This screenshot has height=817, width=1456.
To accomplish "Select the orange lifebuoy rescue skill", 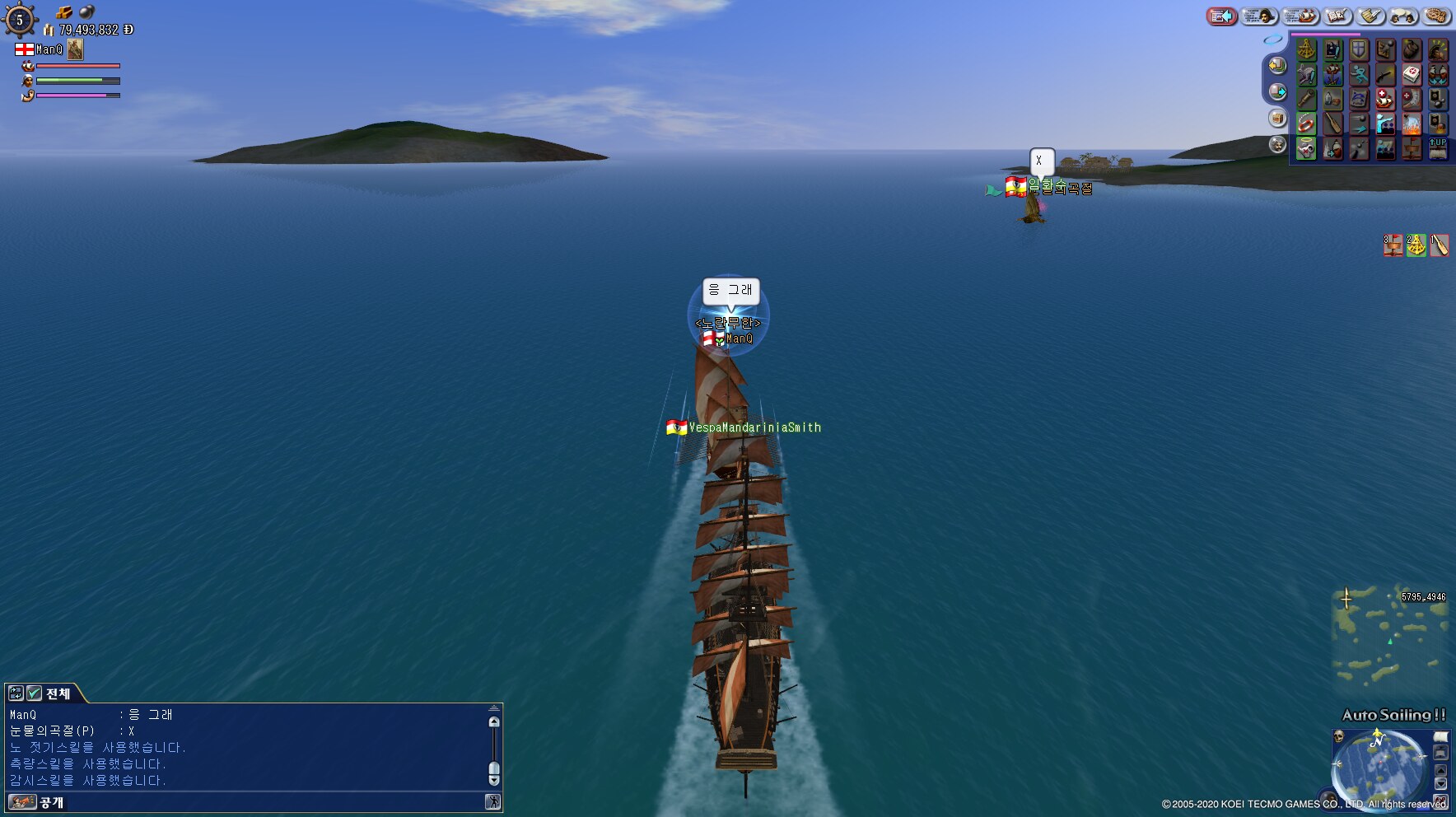I will (1306, 124).
